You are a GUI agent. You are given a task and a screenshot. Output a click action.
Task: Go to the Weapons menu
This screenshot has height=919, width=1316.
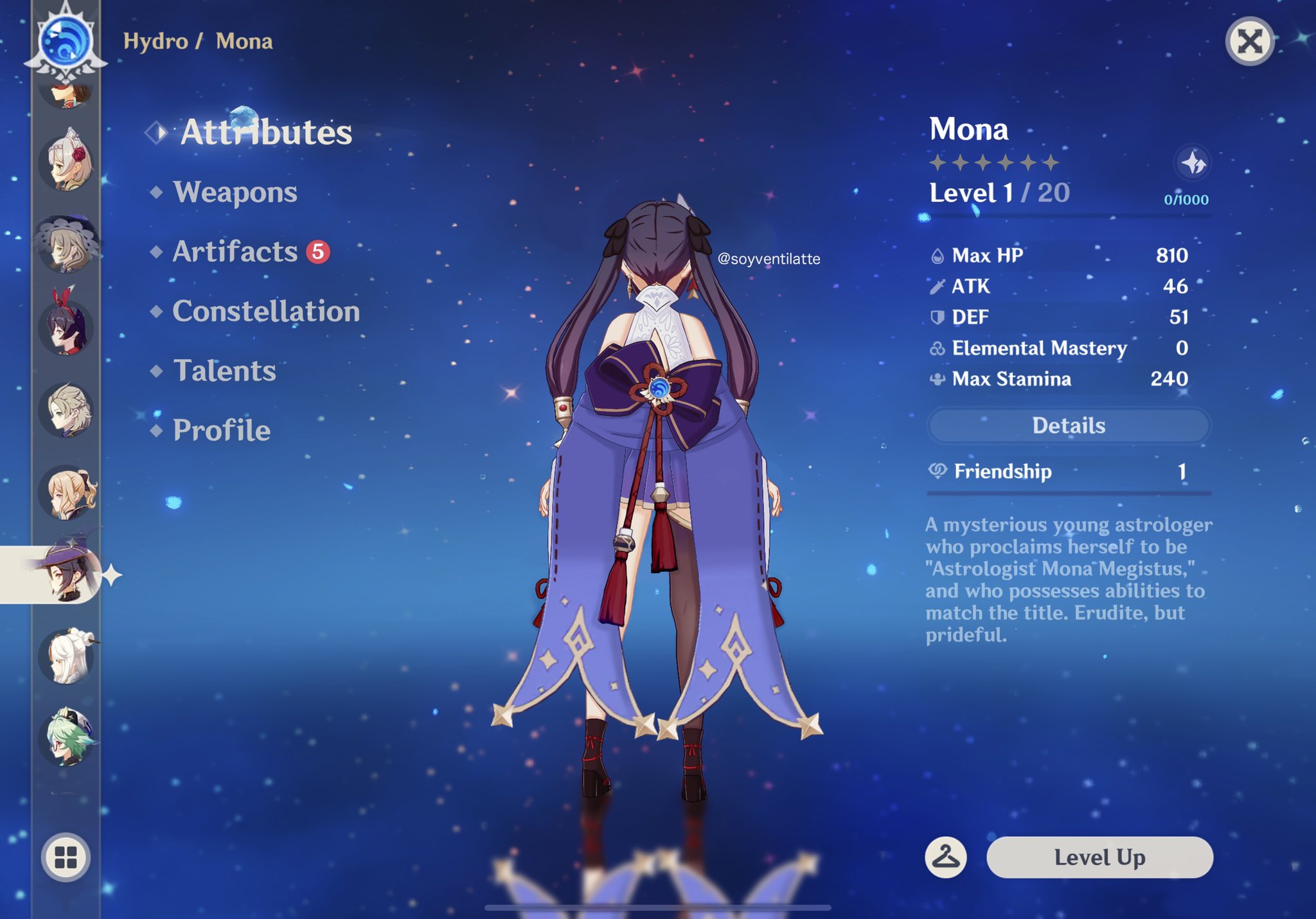pos(235,192)
